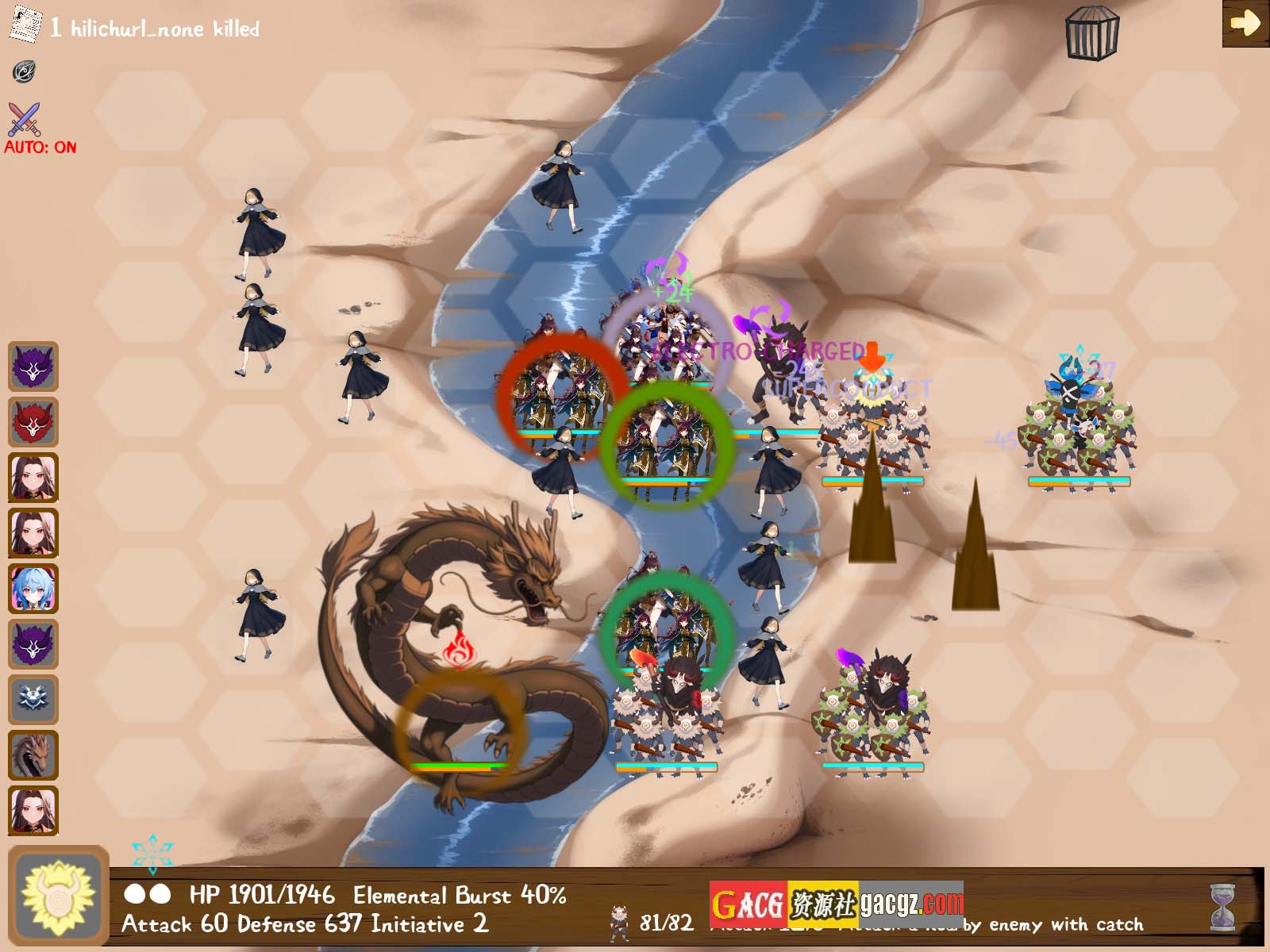
Task: Click the yellow arrow button
Action: [1245, 23]
